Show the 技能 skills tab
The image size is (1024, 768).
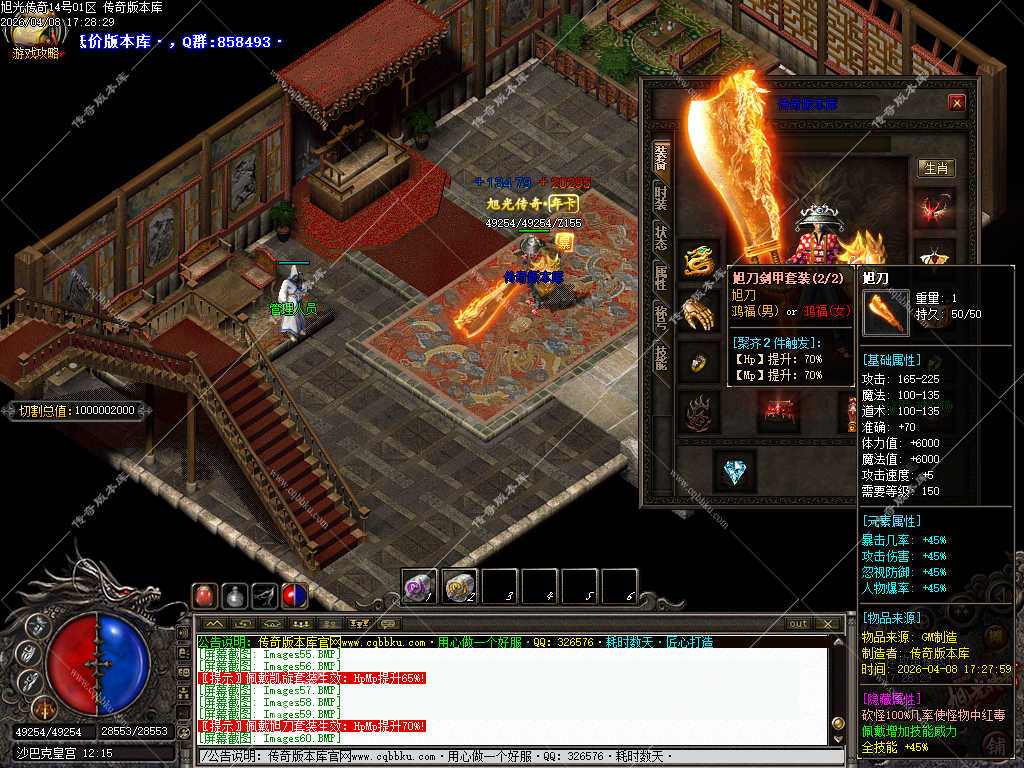(661, 357)
